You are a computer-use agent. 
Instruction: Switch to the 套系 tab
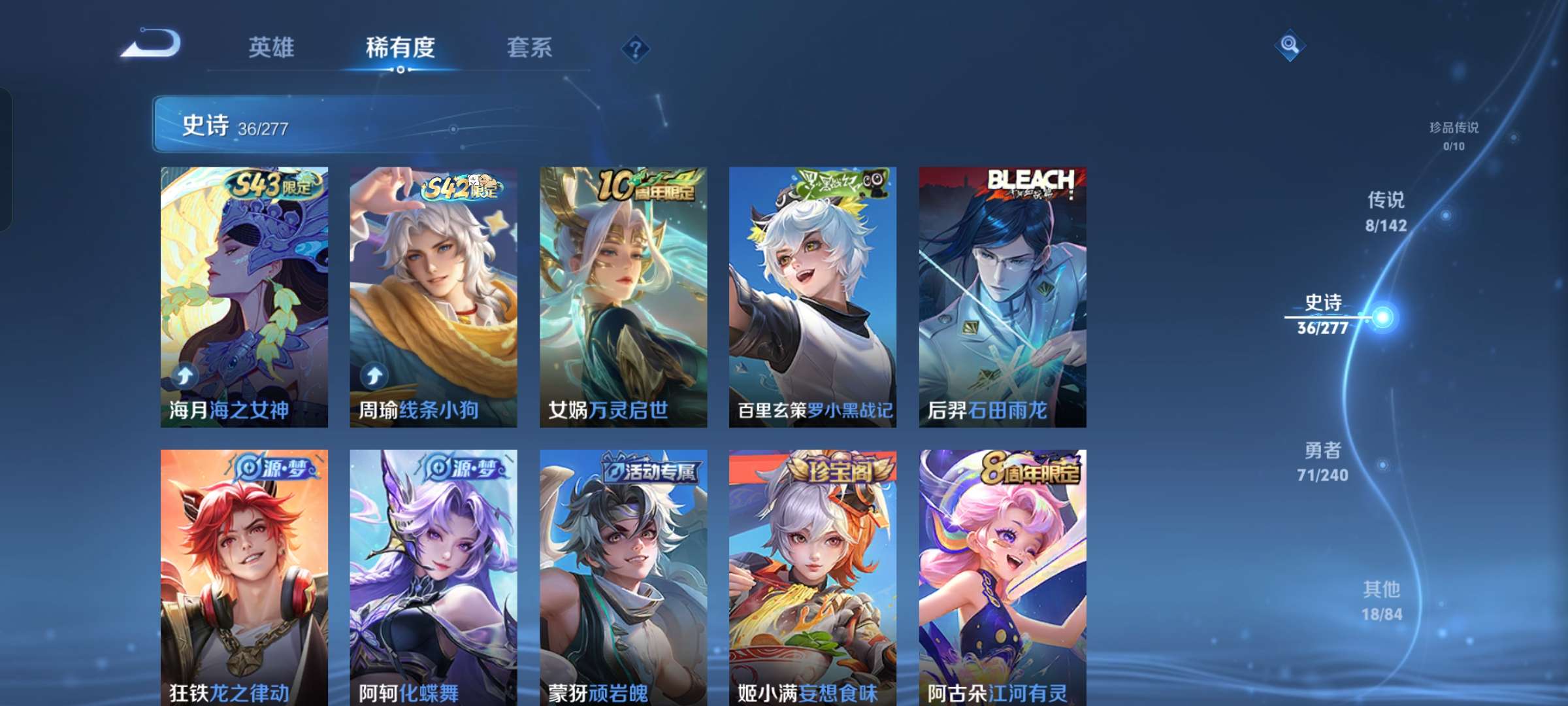(530, 47)
